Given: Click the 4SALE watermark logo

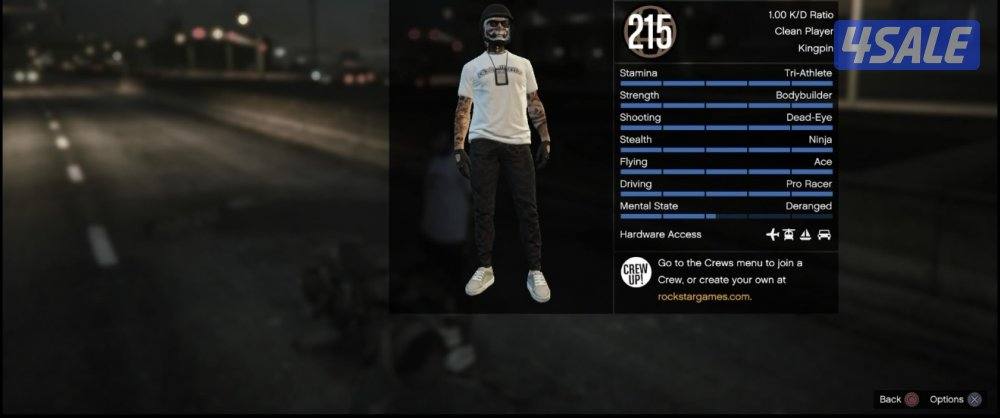Looking at the screenshot, I should coord(907,45).
